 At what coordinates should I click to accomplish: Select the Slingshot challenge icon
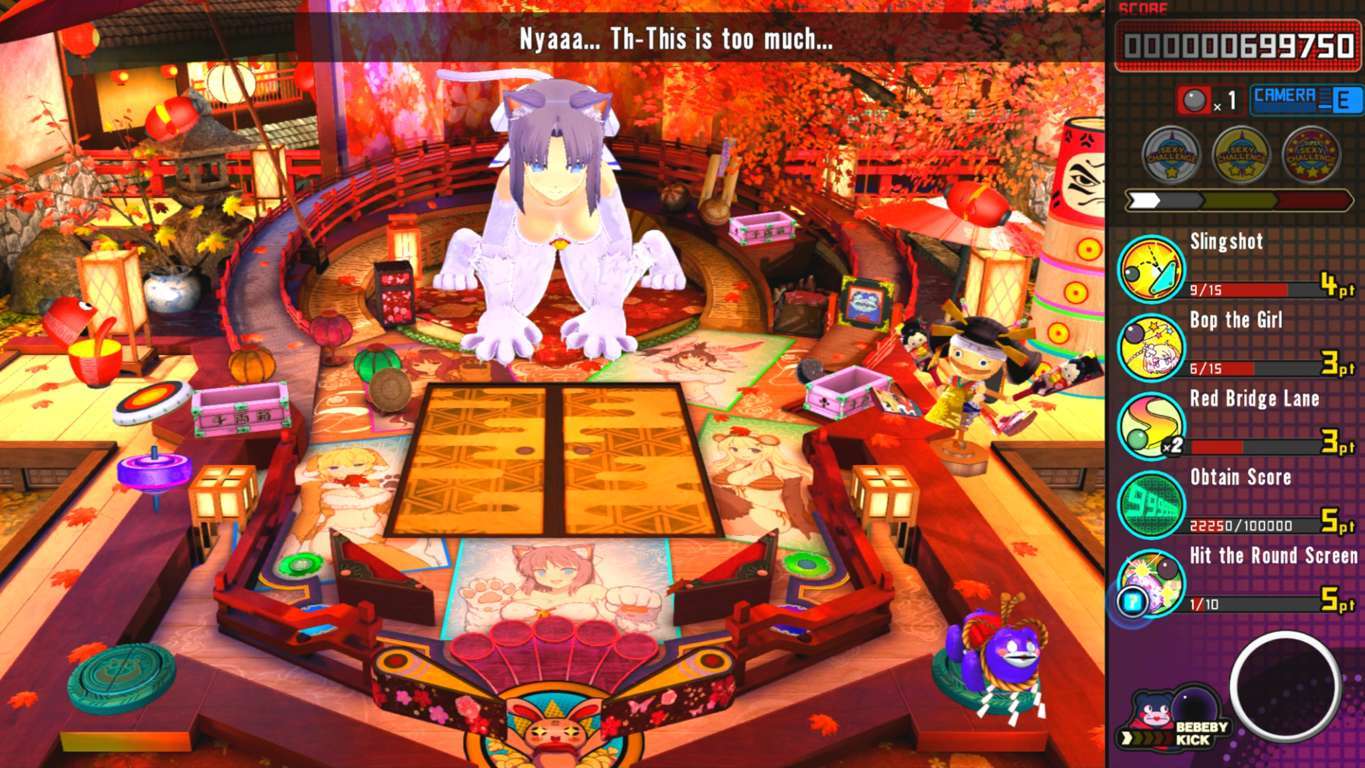click(x=1148, y=267)
